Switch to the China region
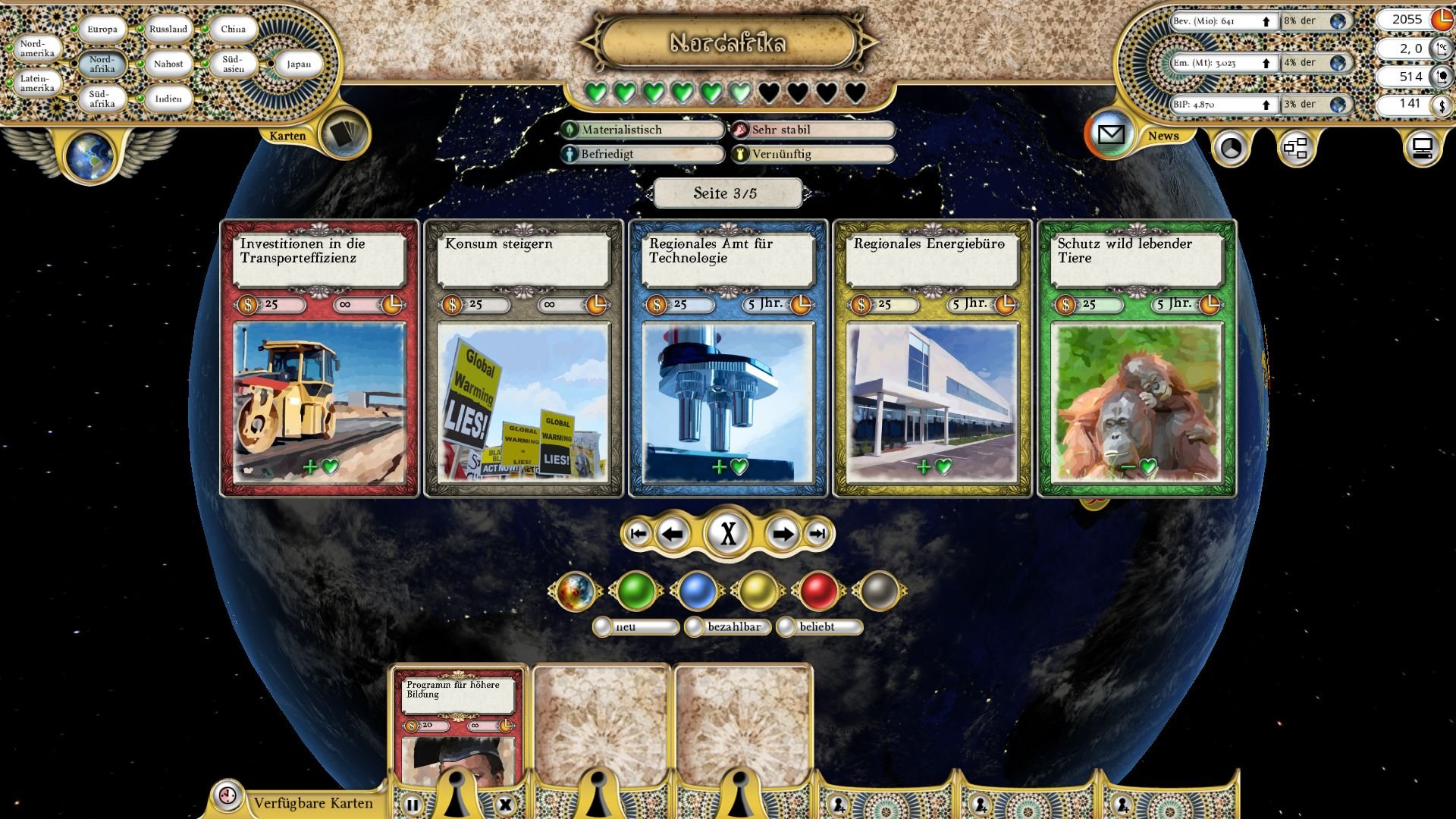 coord(233,30)
